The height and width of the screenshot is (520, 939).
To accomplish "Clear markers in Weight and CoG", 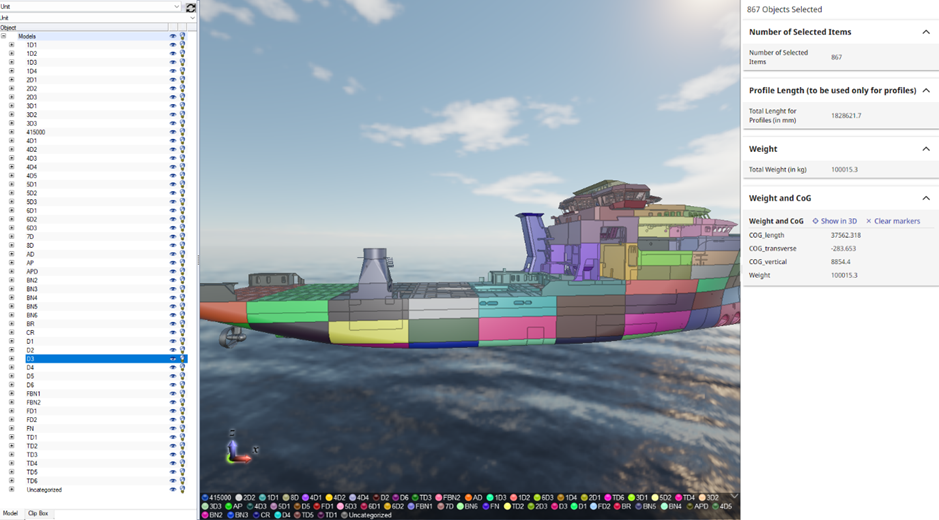I will (x=893, y=221).
